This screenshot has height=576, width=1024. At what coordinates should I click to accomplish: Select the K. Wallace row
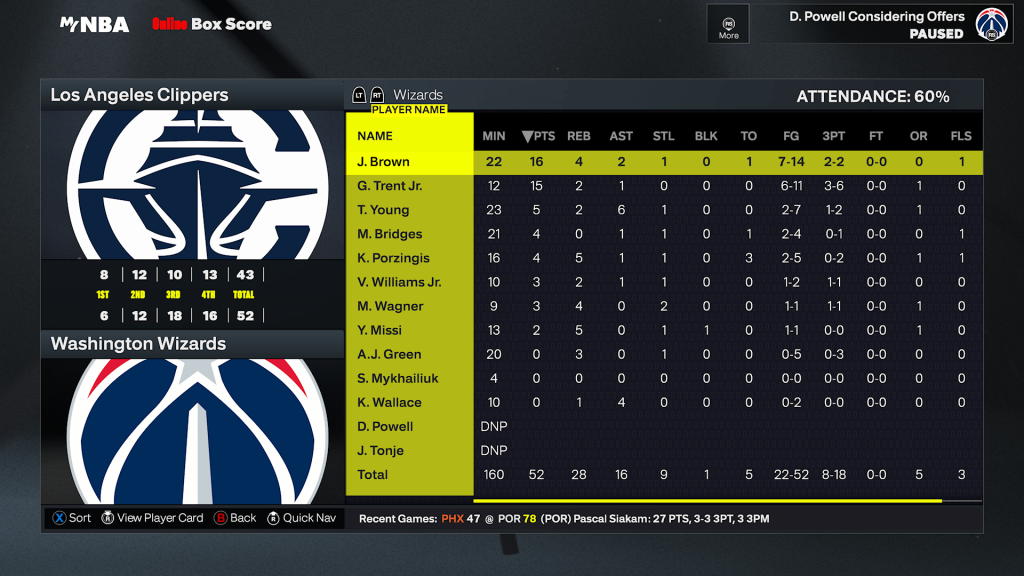[x=389, y=402]
